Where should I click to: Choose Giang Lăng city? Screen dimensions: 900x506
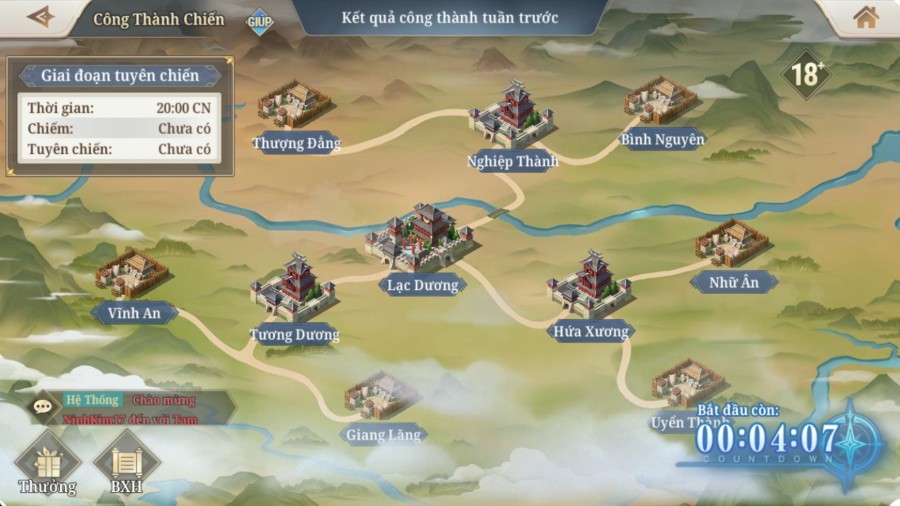coord(382,398)
